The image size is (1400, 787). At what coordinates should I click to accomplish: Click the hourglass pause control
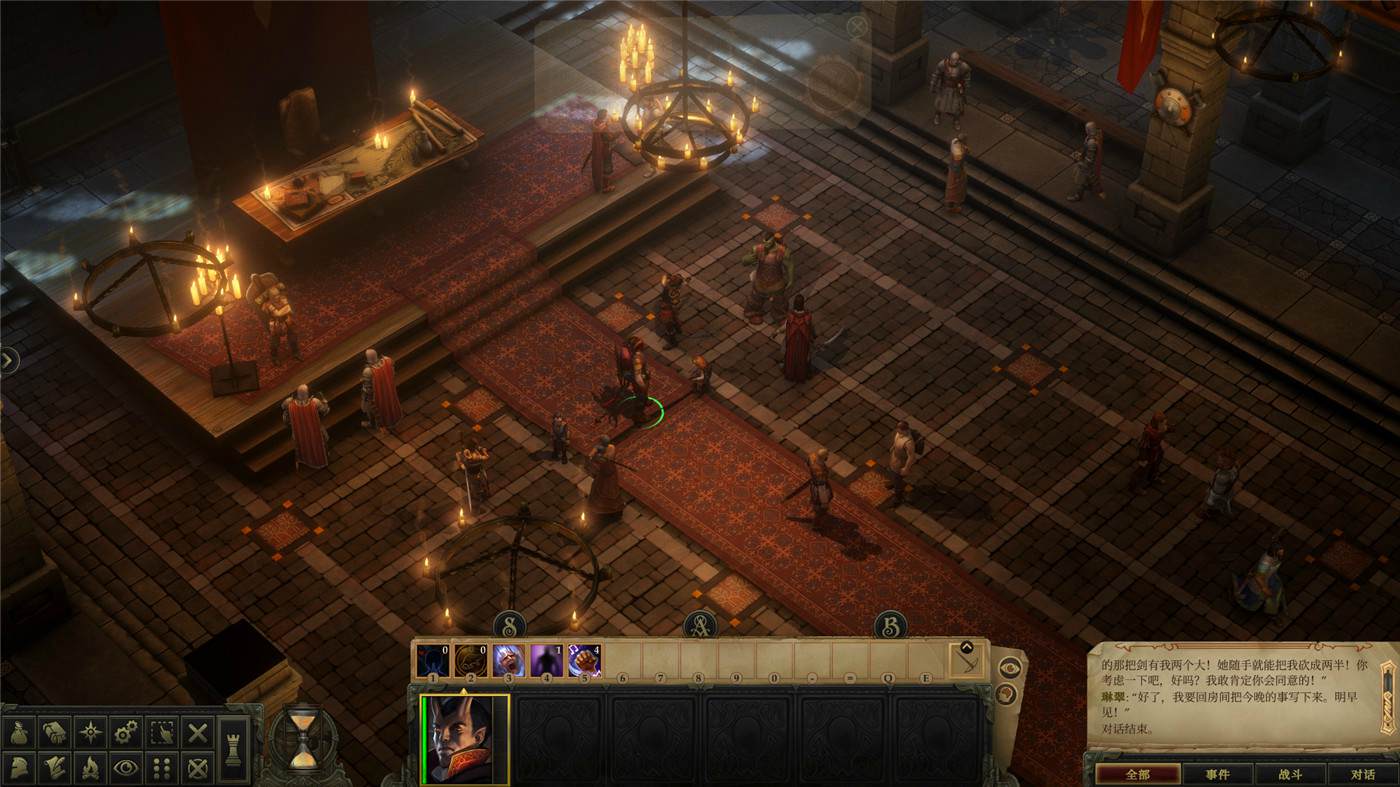pos(303,742)
